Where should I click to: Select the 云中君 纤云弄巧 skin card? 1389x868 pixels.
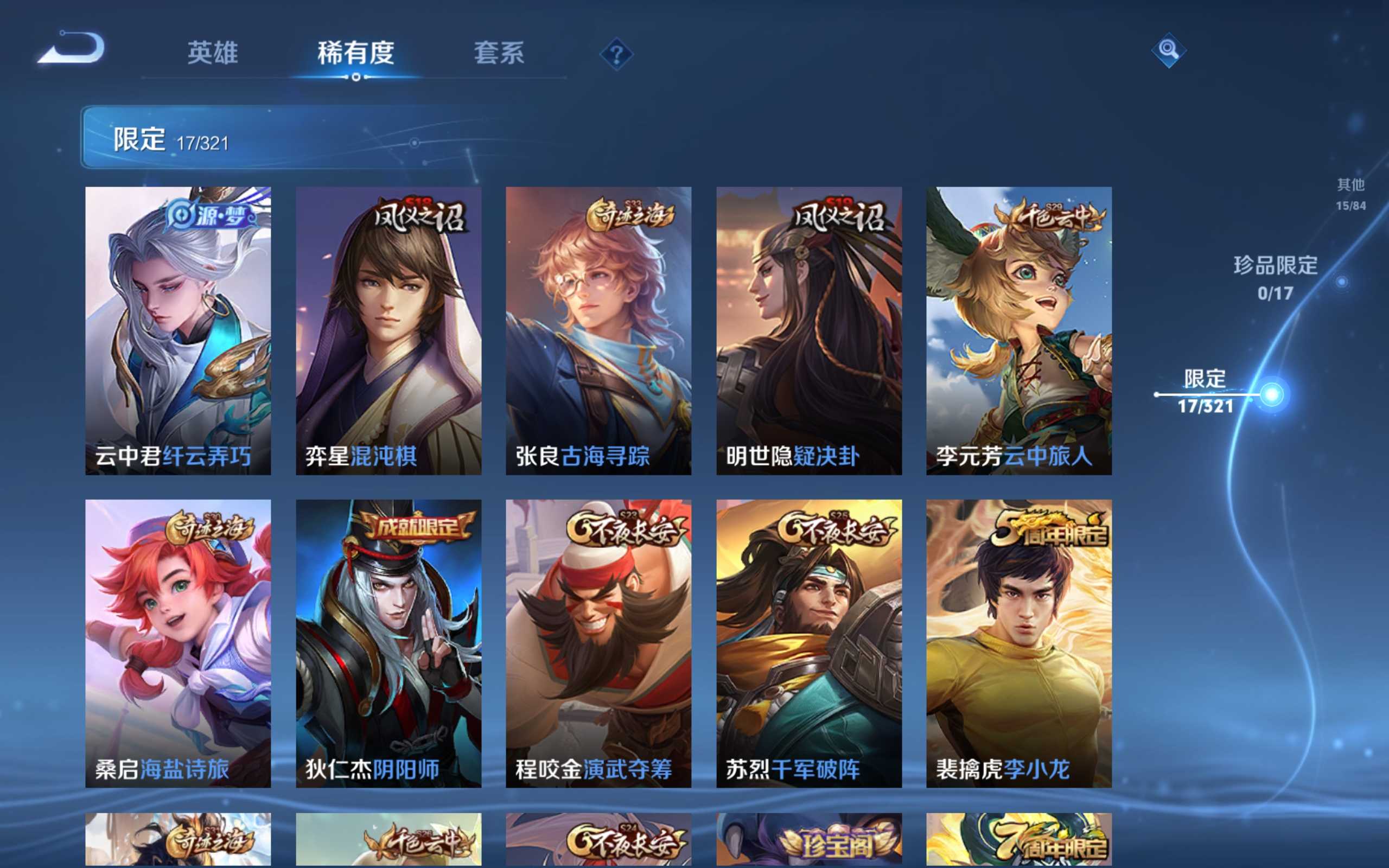(x=178, y=331)
